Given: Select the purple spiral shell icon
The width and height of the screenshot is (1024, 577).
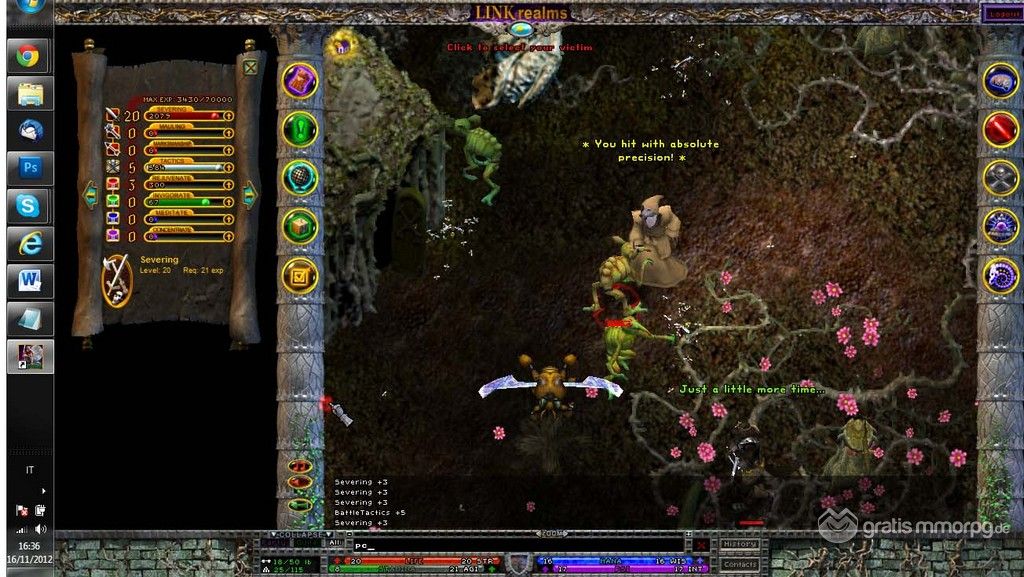Looking at the screenshot, I should pyautogui.click(x=1000, y=275).
